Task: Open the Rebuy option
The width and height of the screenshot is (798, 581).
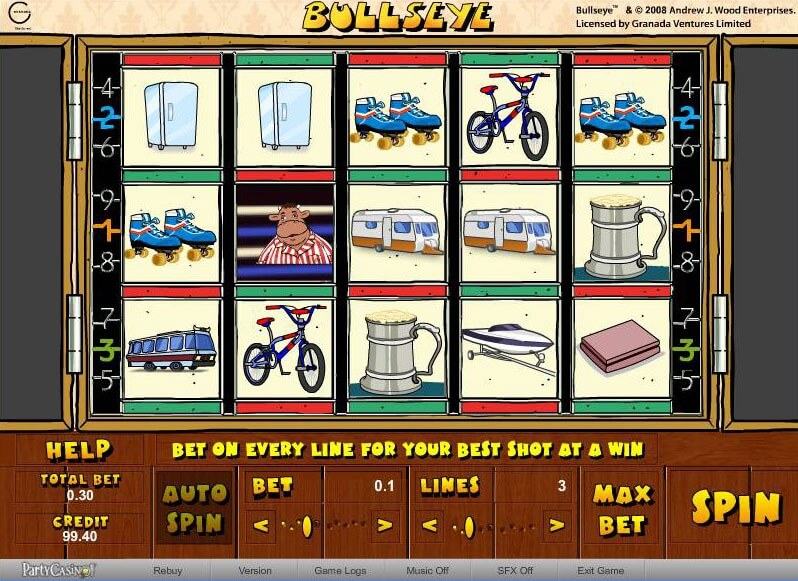Action: click(167, 571)
